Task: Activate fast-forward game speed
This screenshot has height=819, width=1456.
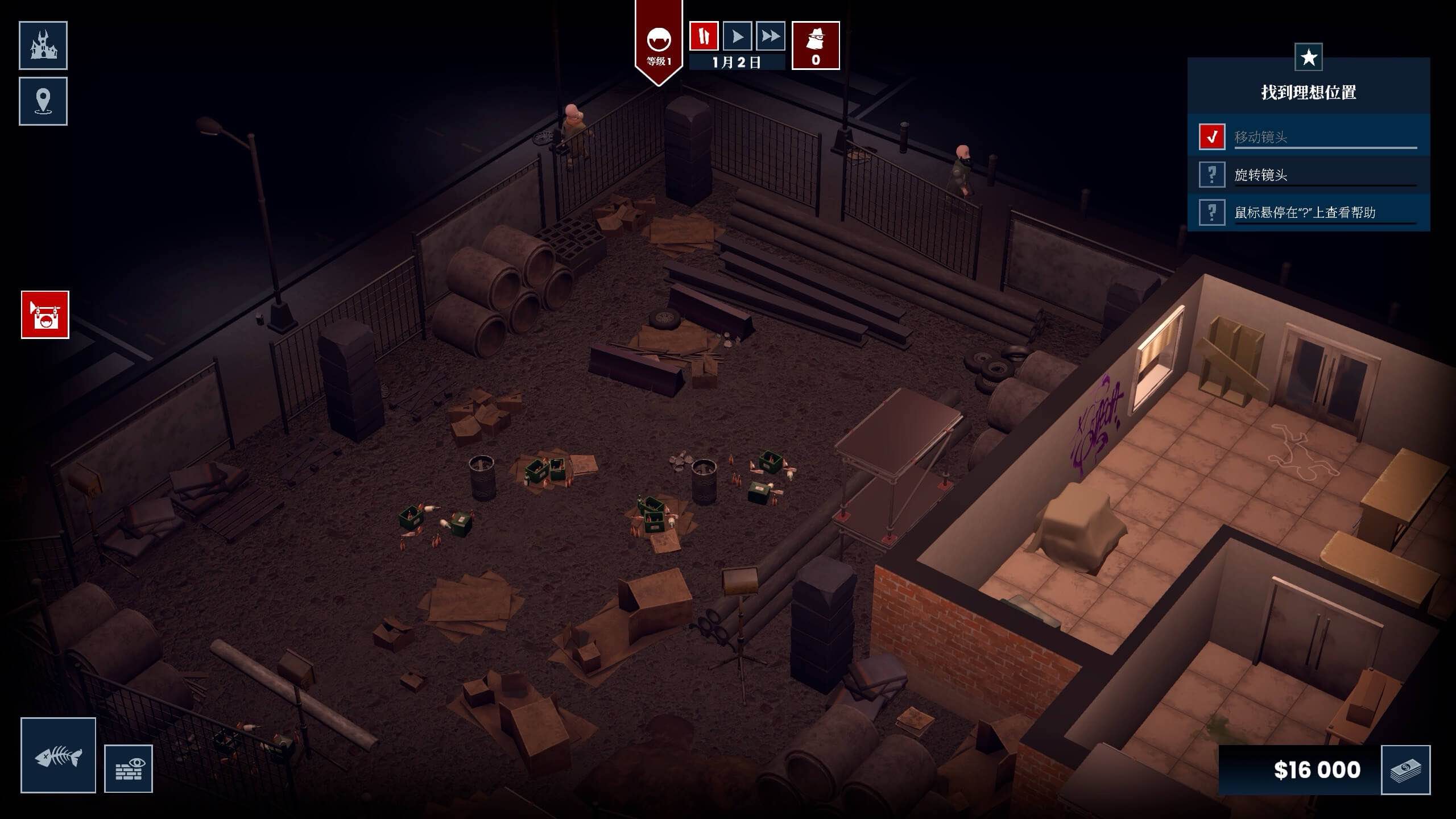Action: 771,36
